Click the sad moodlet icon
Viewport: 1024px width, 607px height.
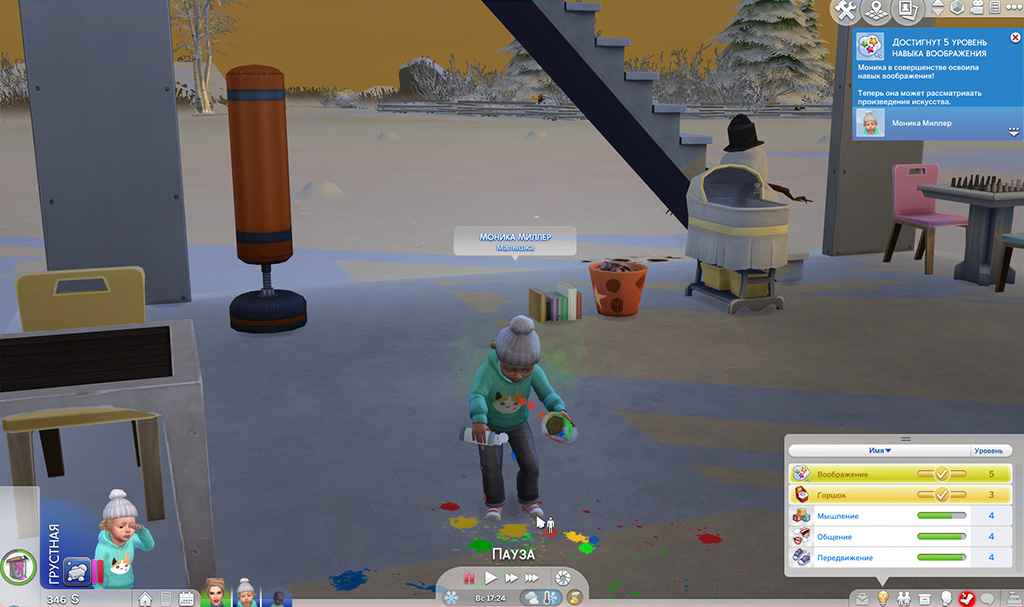point(77,571)
